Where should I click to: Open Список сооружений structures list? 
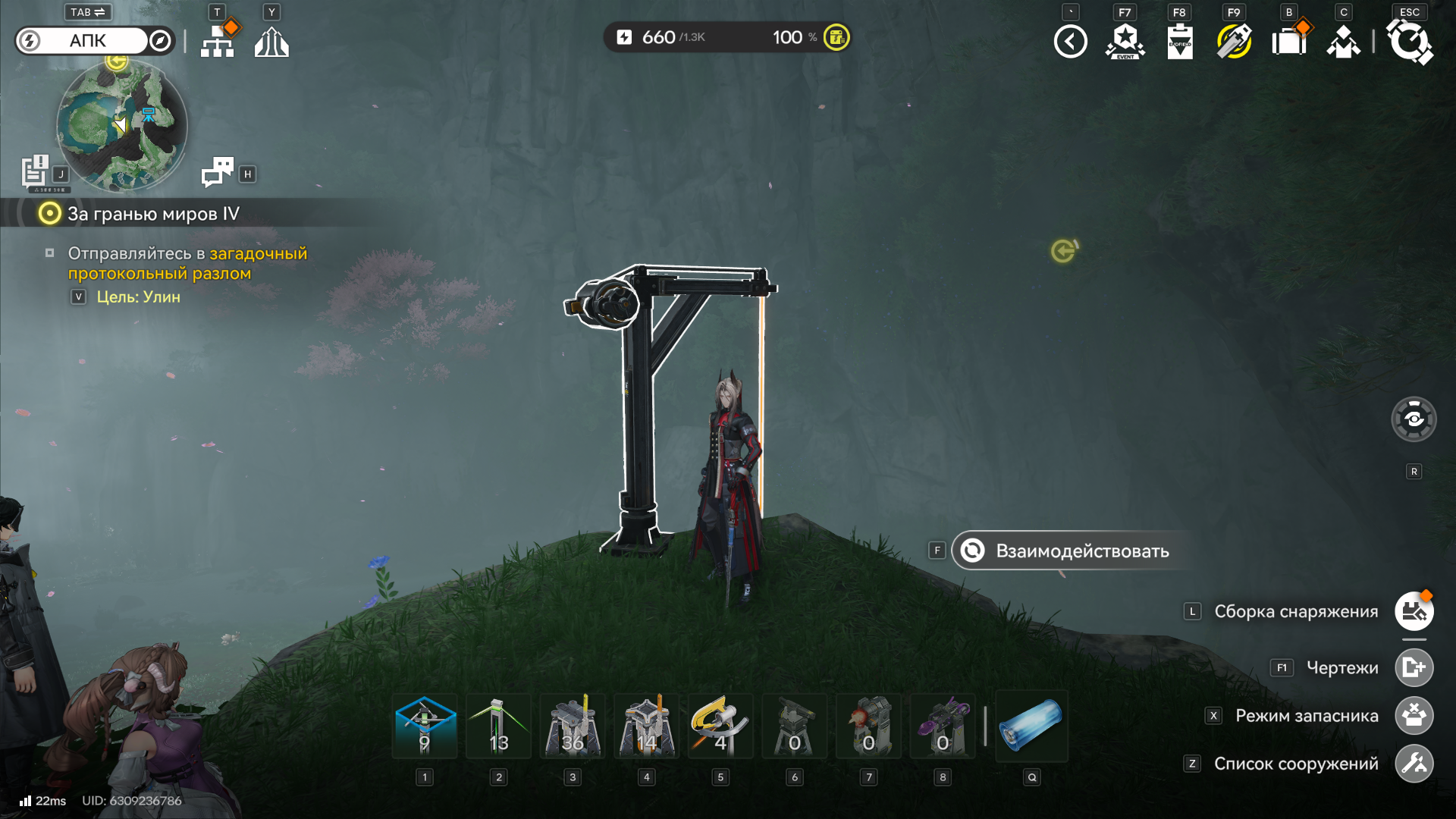point(1414,764)
